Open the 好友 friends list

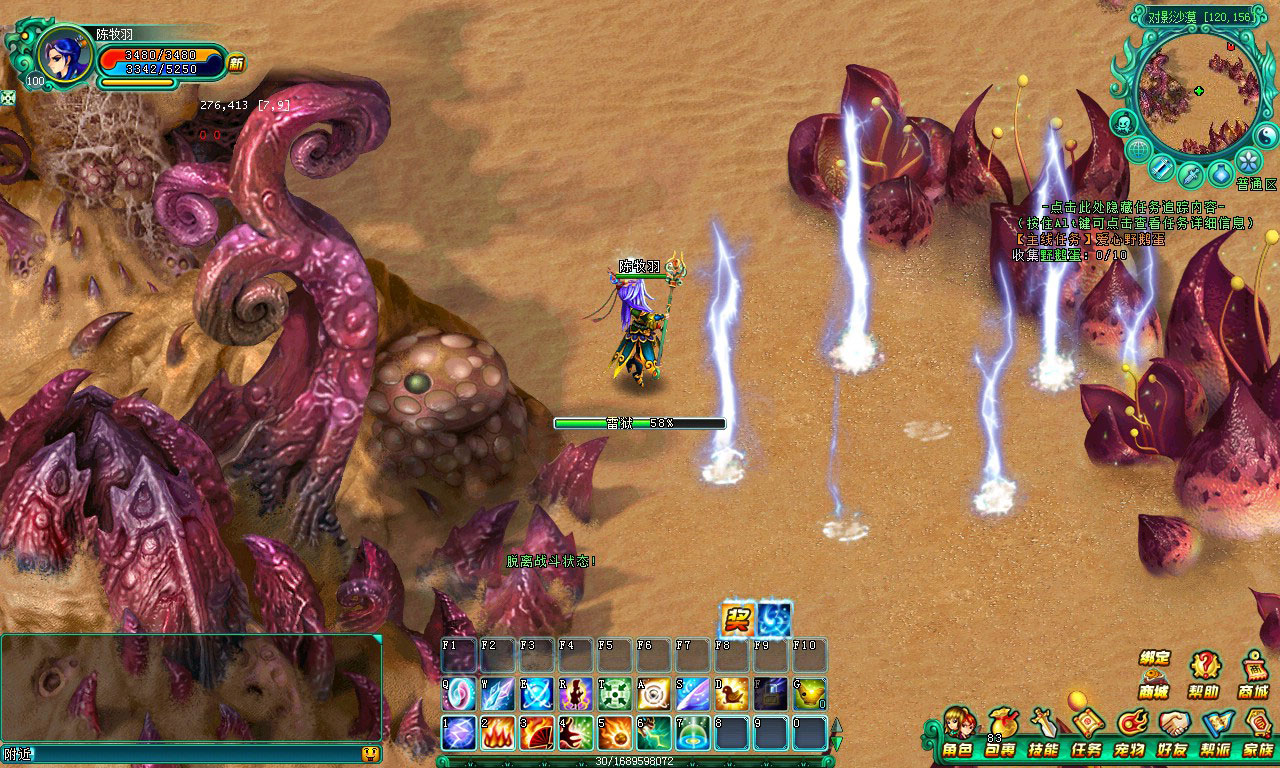coord(1173,732)
